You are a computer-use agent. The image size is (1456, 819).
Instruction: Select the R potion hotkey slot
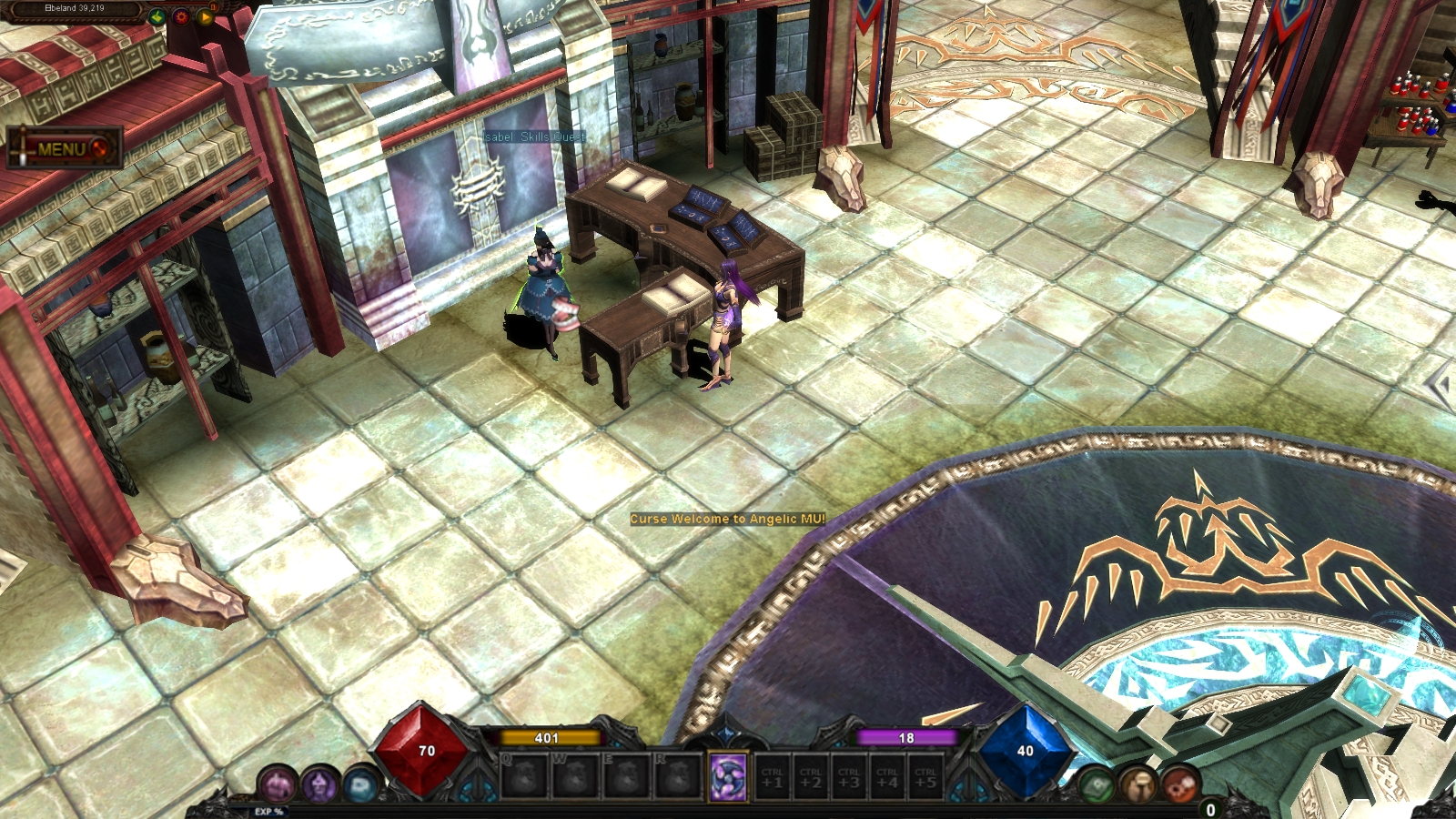pyautogui.click(x=677, y=778)
